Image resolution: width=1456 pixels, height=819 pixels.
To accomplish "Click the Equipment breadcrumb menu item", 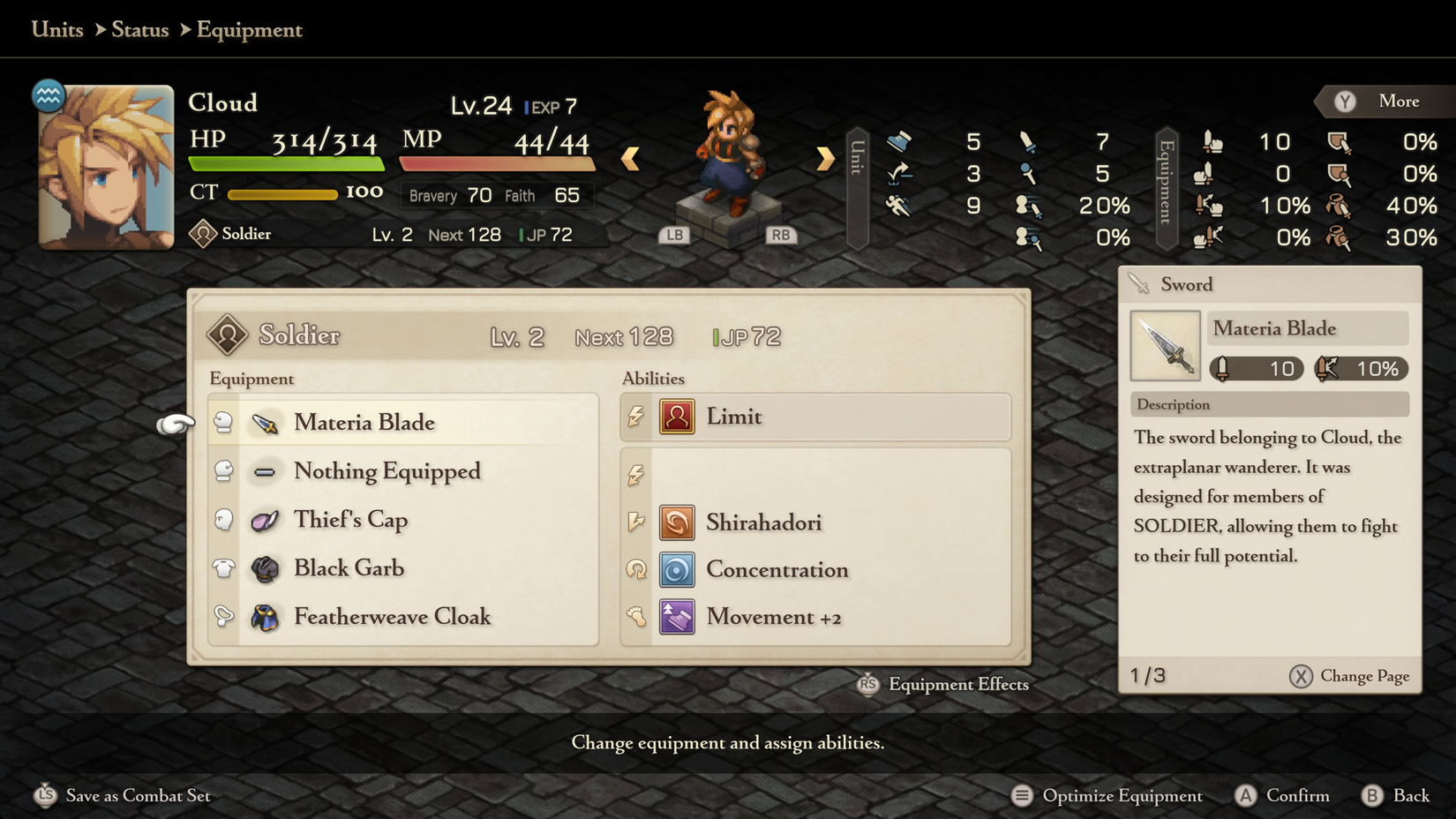I will [249, 29].
